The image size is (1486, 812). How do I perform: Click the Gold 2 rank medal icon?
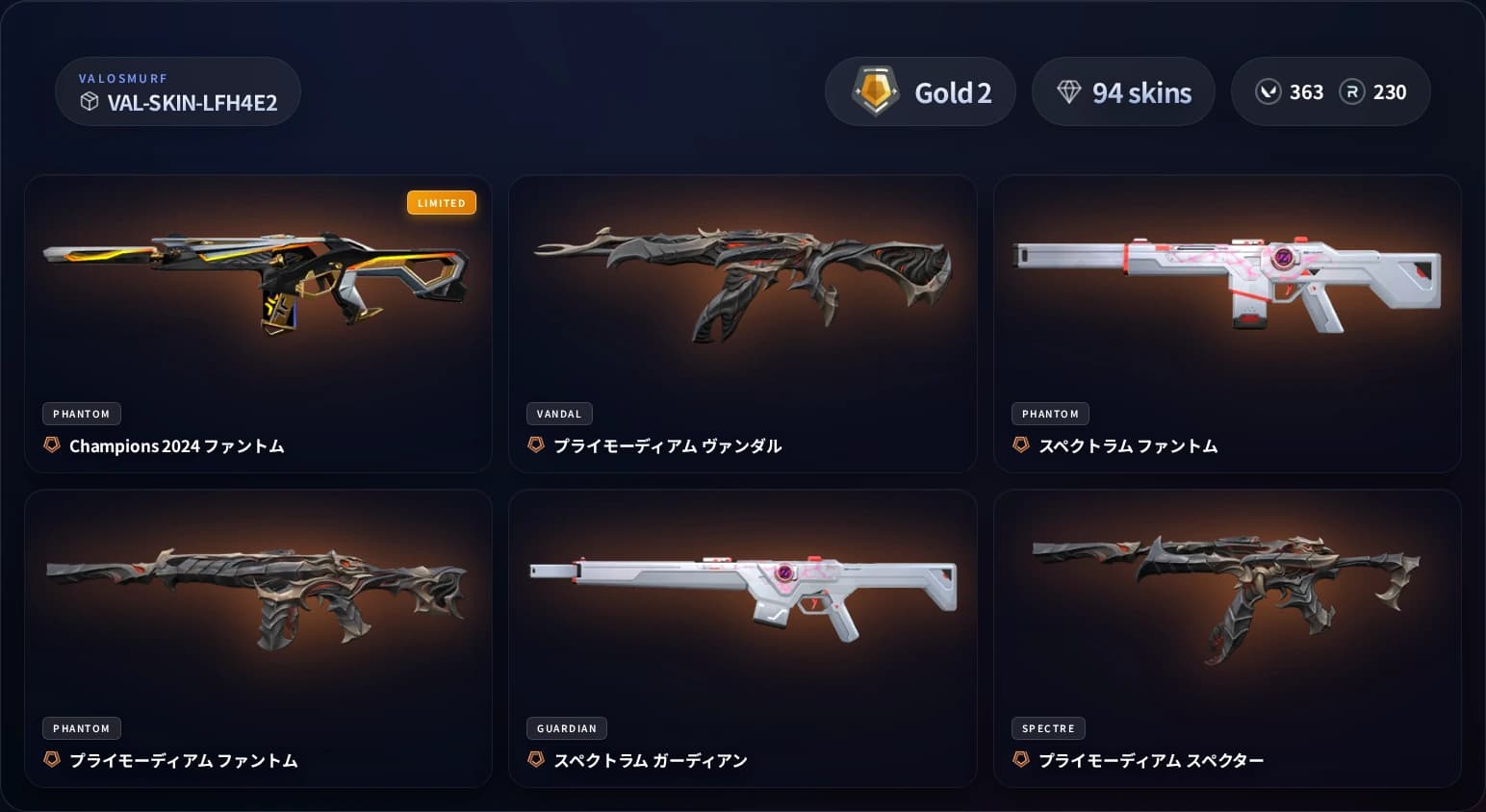pyautogui.click(x=875, y=91)
